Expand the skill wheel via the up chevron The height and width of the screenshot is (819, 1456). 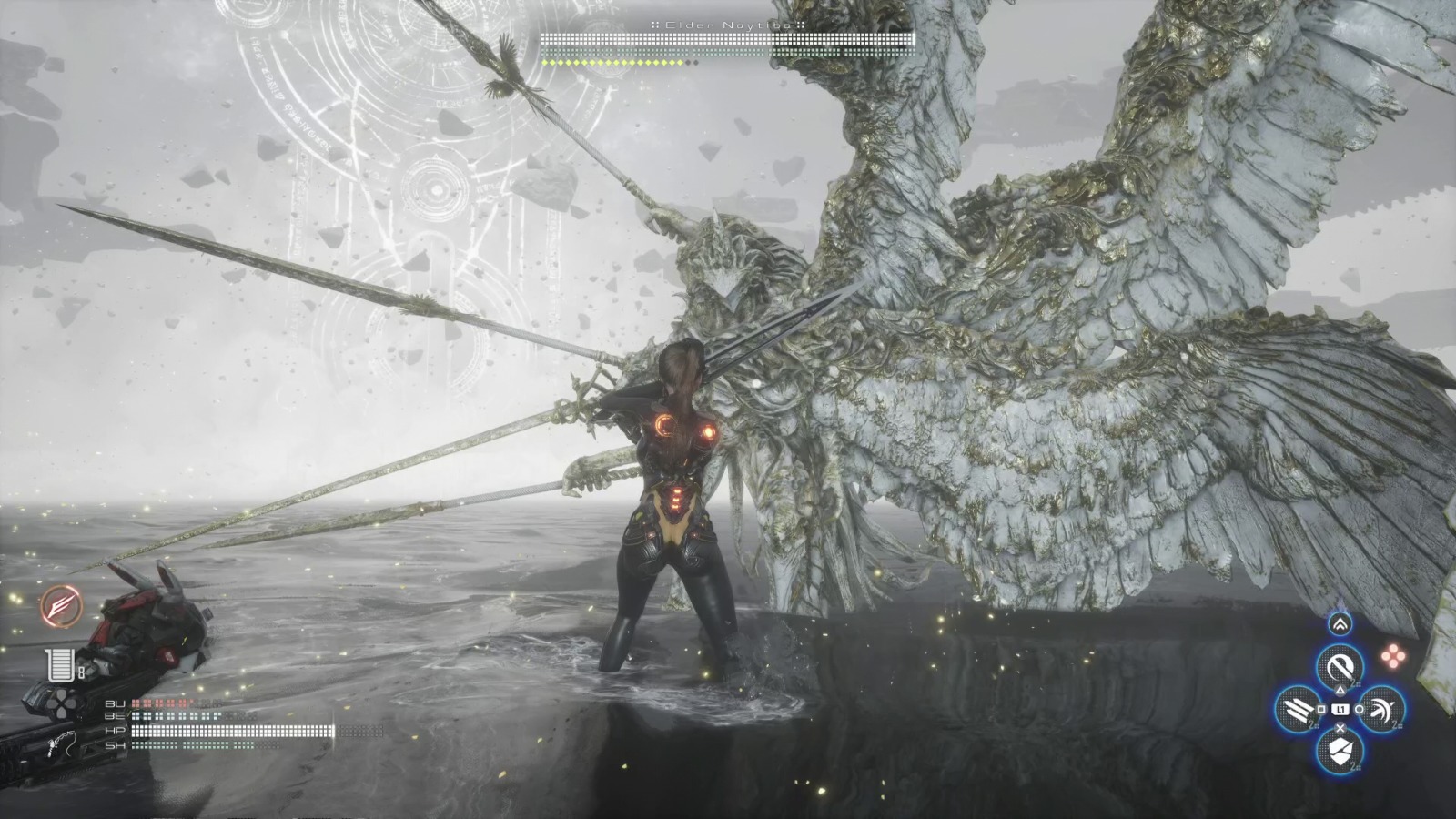click(x=1340, y=622)
